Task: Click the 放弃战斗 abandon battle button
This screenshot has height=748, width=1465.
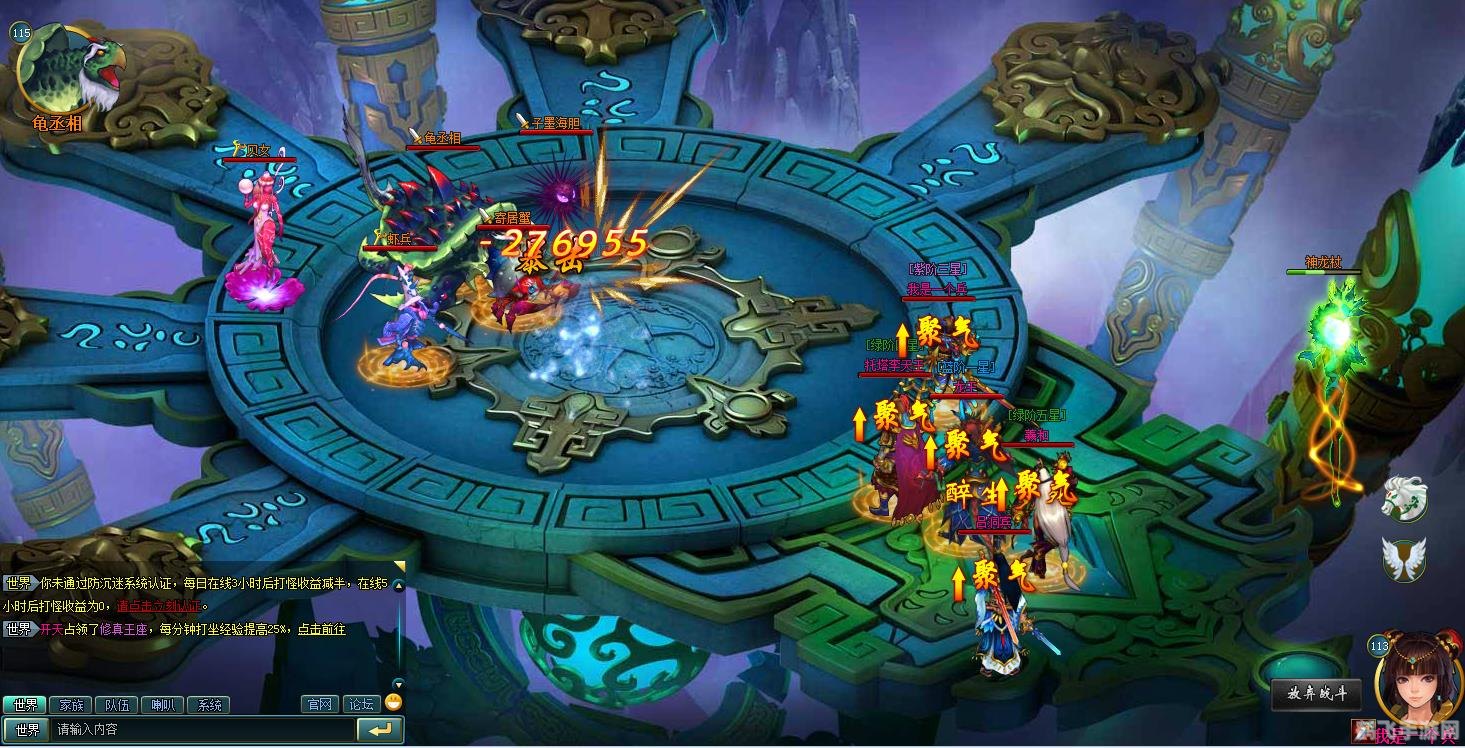Action: tap(1316, 694)
